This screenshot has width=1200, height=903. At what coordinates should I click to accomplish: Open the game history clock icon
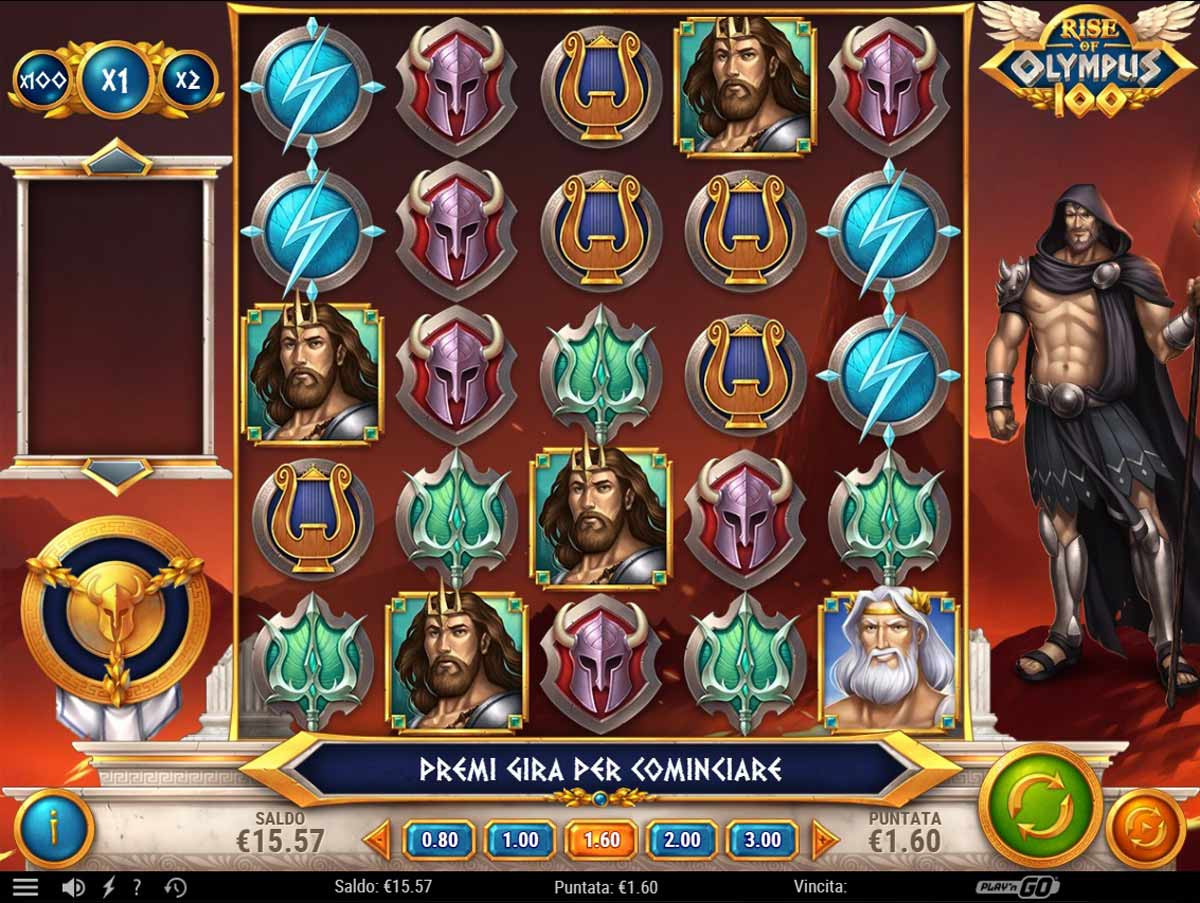tap(175, 887)
